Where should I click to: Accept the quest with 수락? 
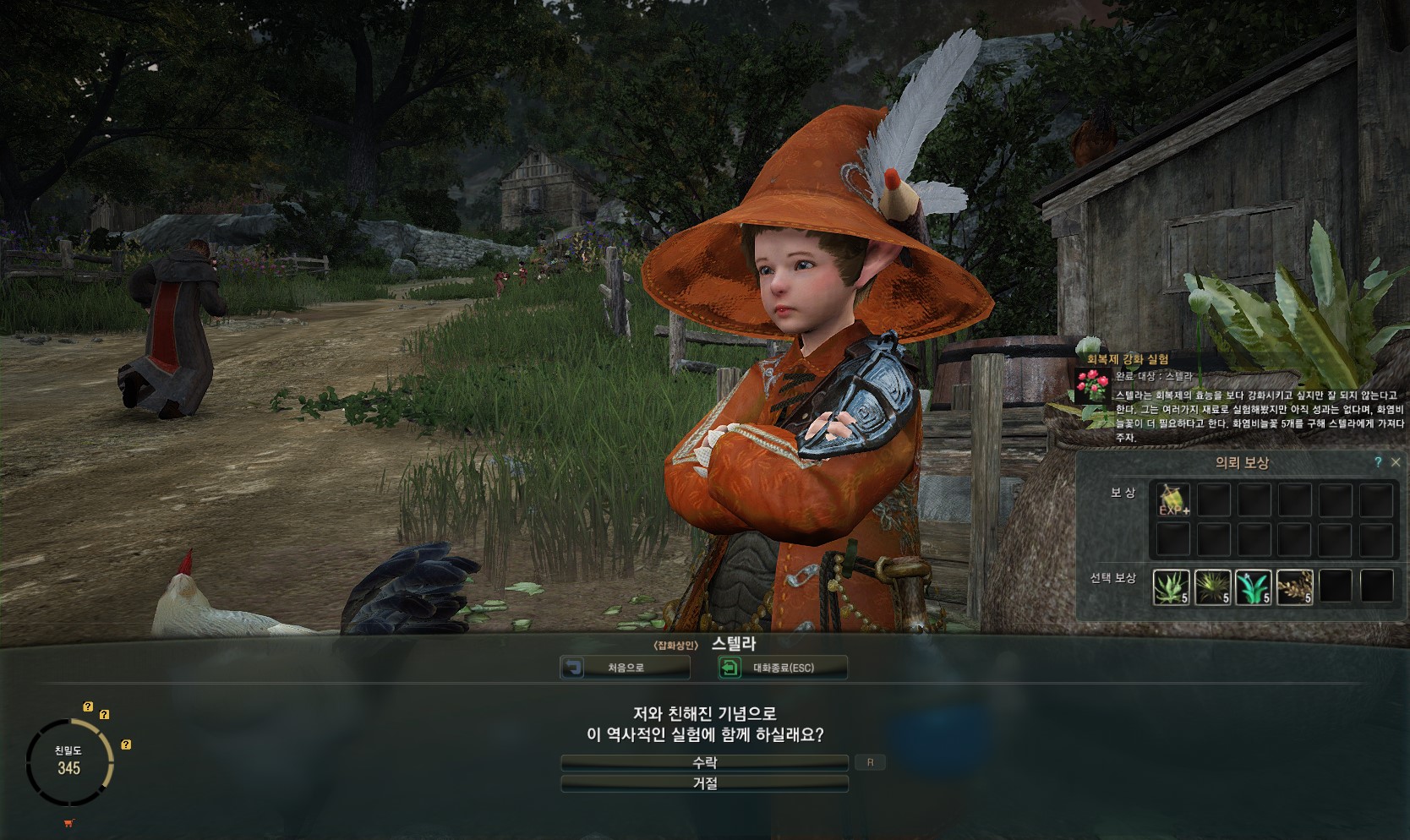[704, 762]
